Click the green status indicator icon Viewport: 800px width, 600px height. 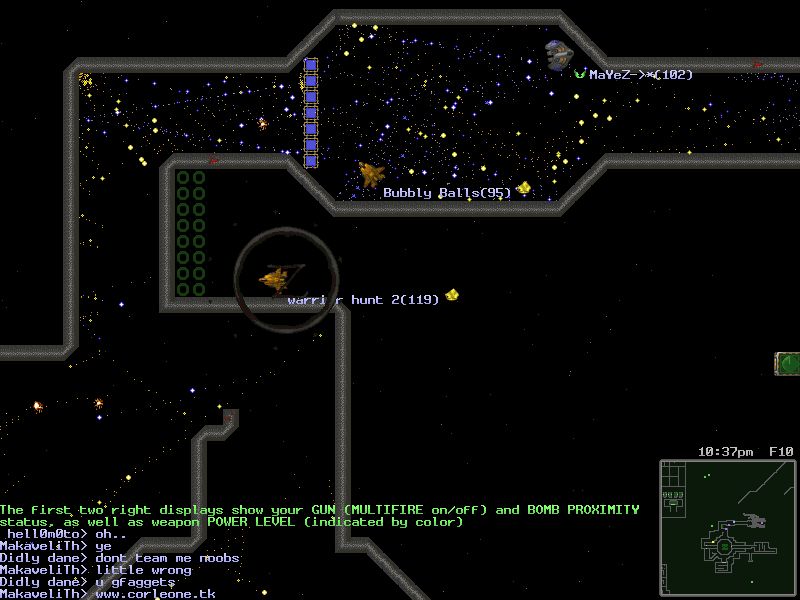tap(788, 363)
